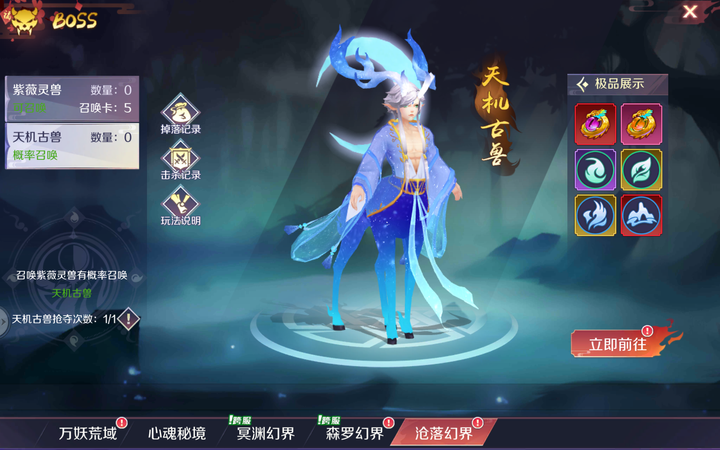Switch to the 心魂秘境 tab
This screenshot has height=450, width=720.
point(176,433)
